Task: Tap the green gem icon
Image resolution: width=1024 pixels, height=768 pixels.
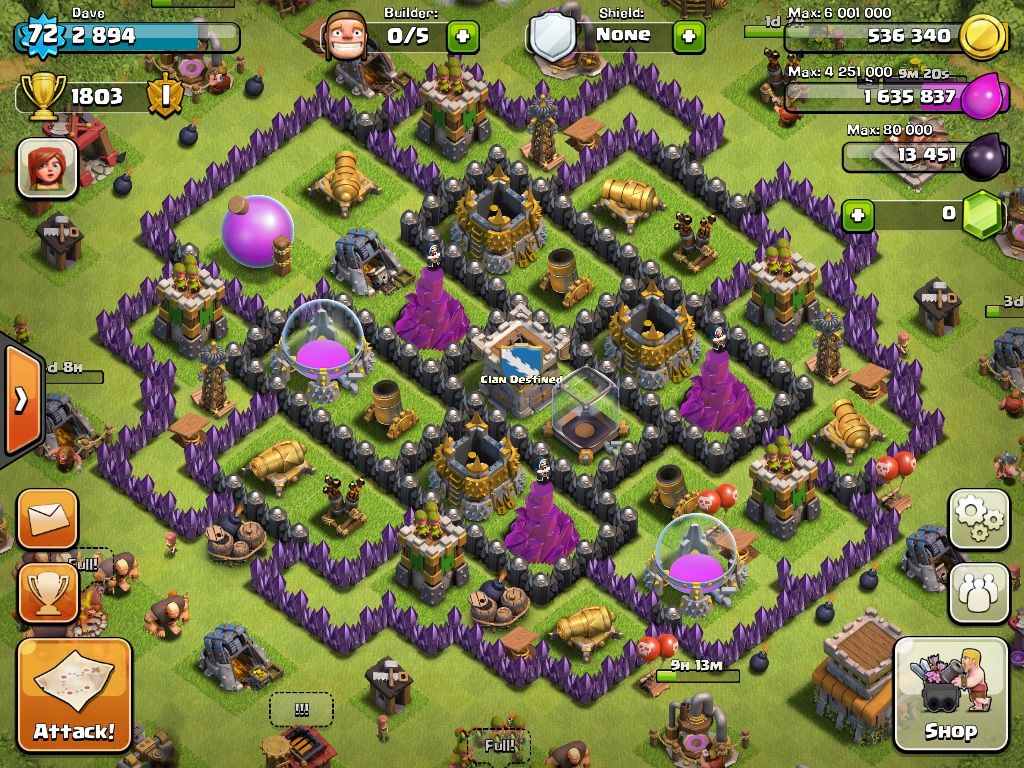Action: tap(985, 214)
